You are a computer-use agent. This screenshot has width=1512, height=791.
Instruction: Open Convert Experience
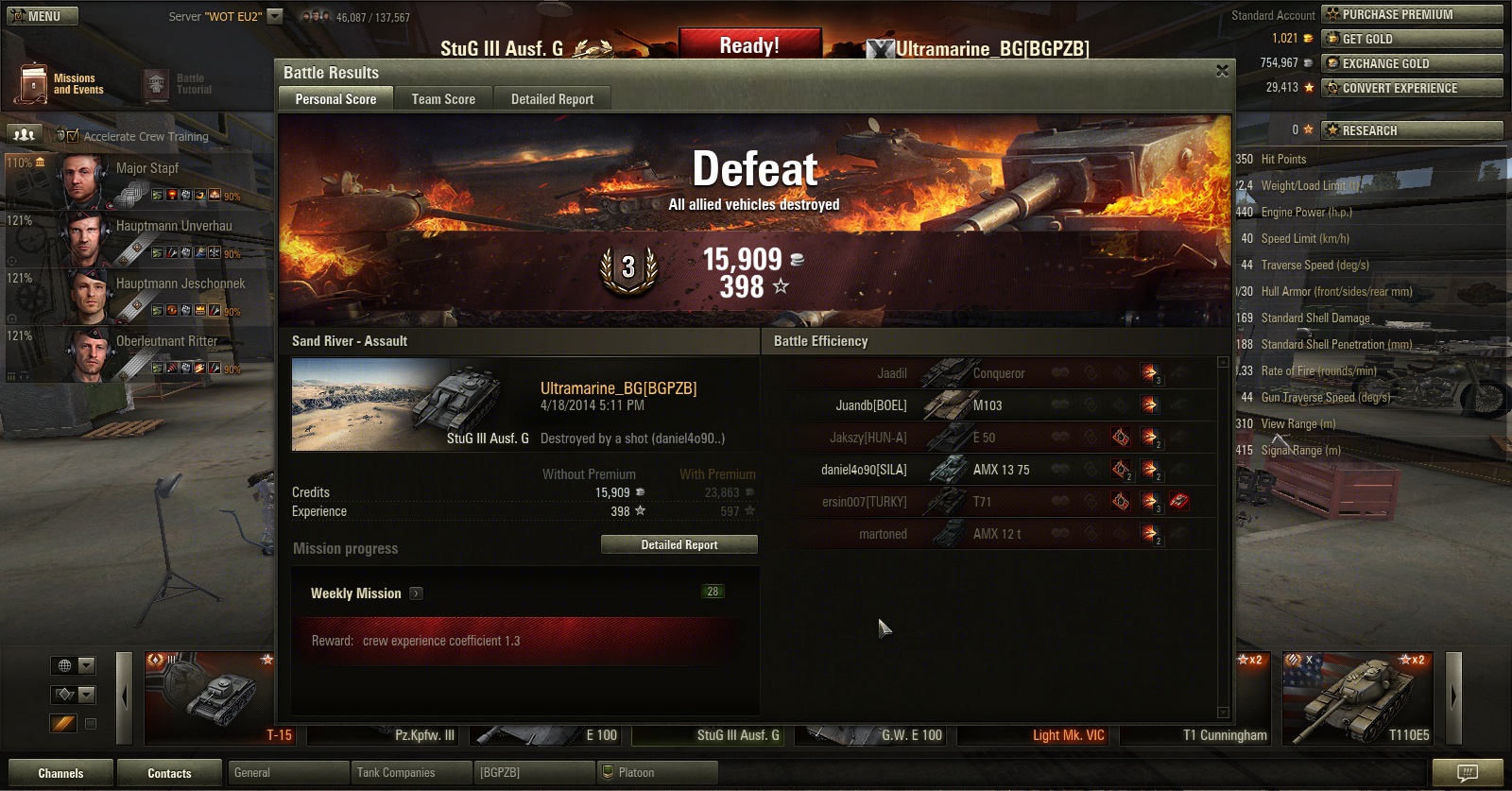[x=1412, y=88]
